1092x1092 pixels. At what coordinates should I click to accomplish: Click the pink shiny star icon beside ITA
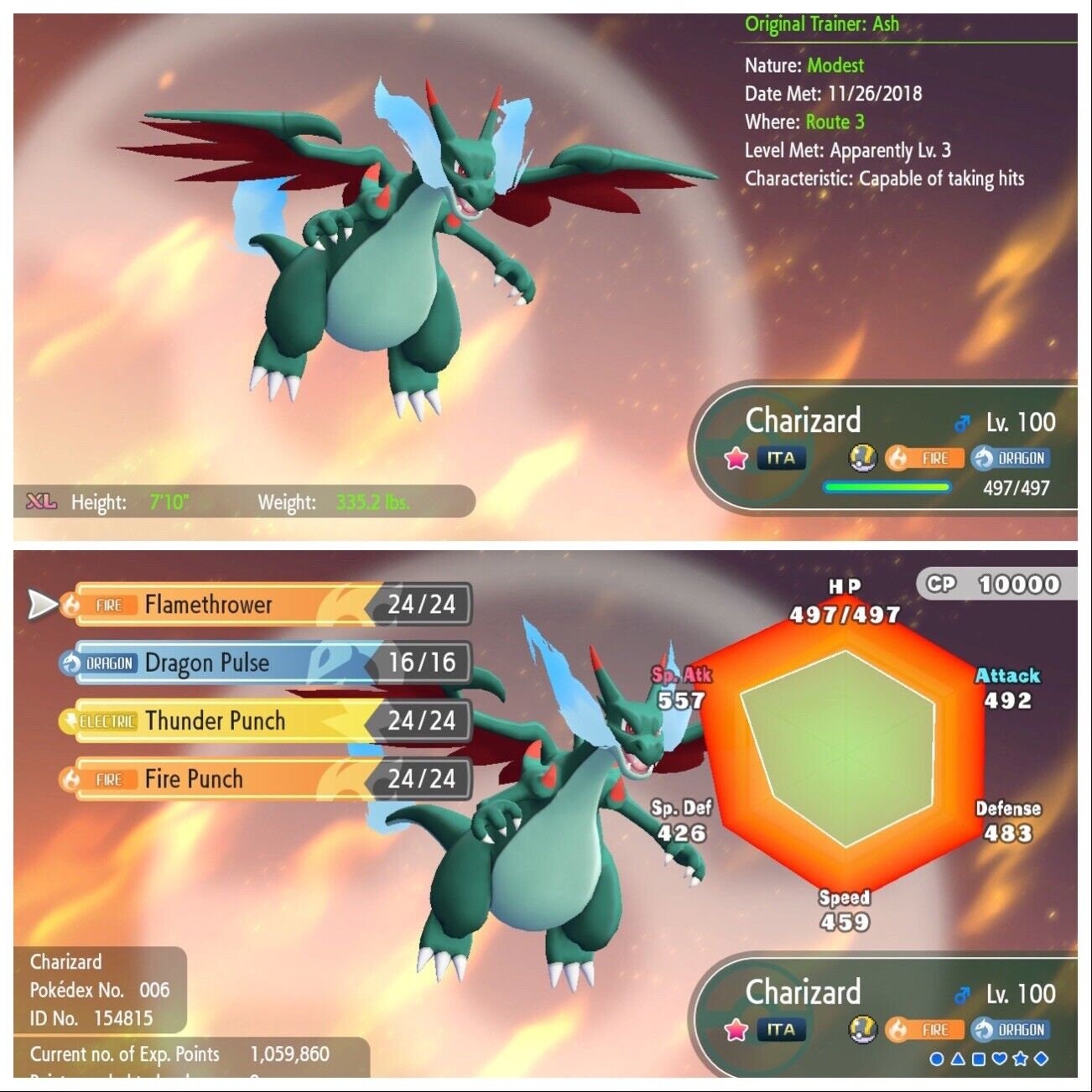[x=736, y=458]
